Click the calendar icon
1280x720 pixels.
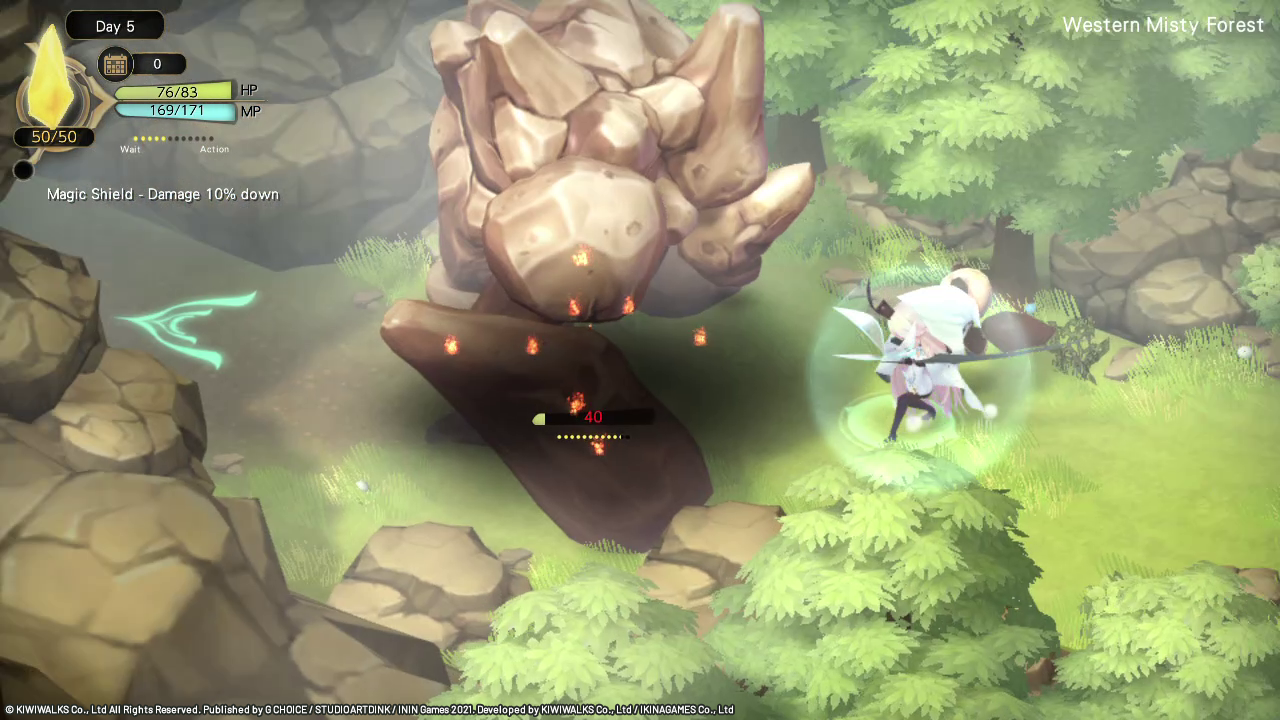click(x=115, y=65)
